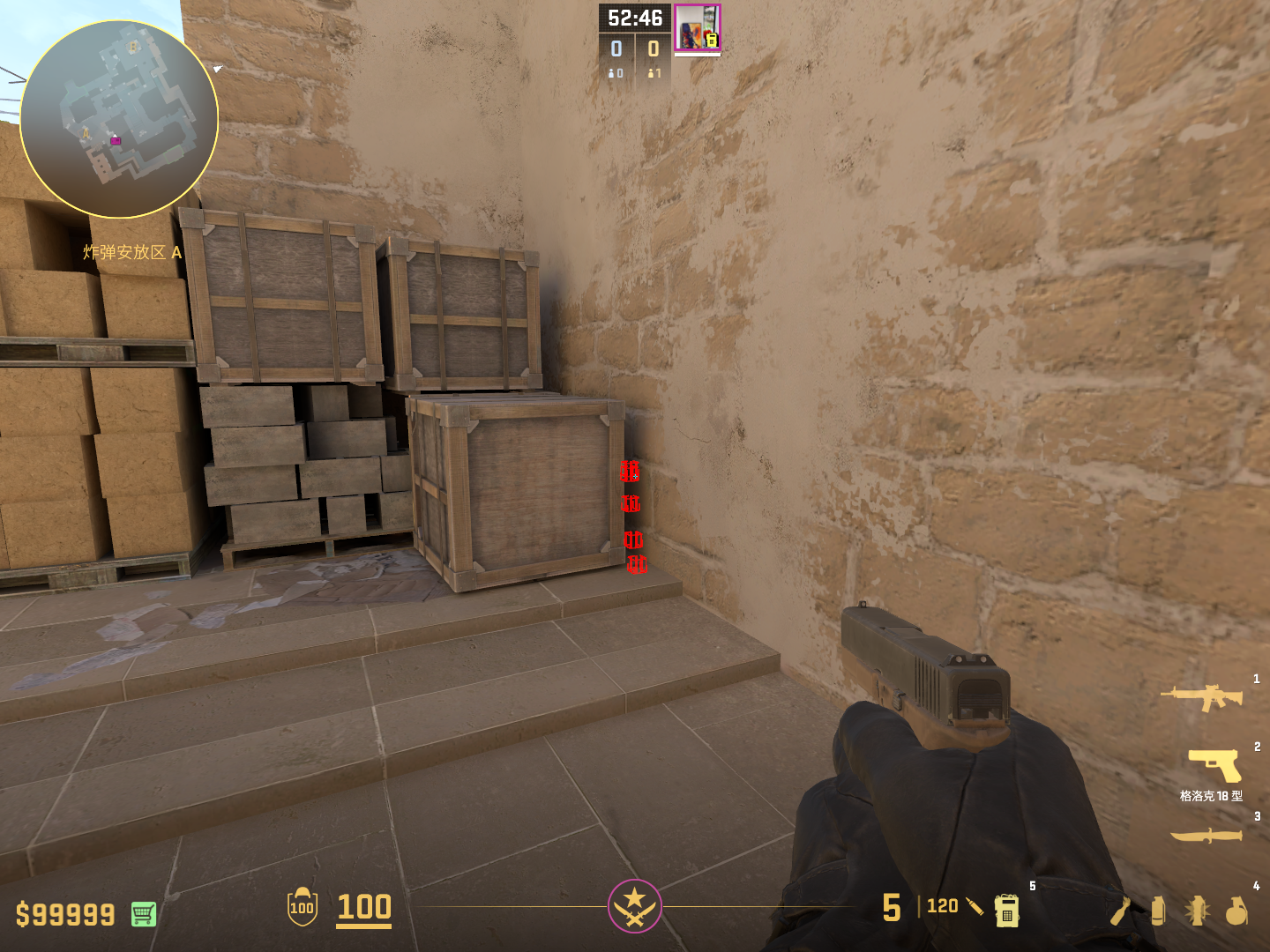
Task: Switch to the knife slot
Action: point(1206,834)
